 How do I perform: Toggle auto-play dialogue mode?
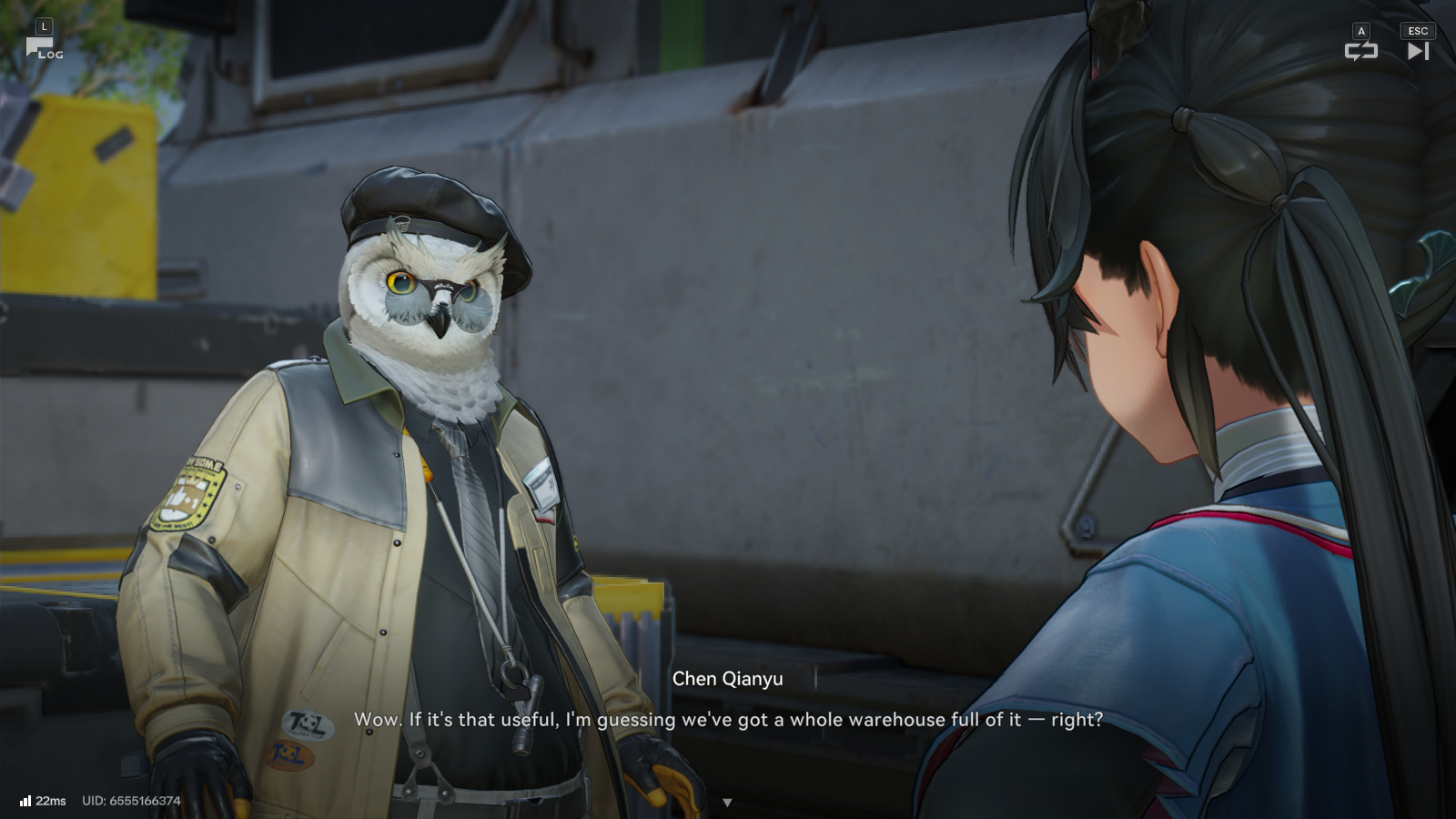(x=1360, y=51)
